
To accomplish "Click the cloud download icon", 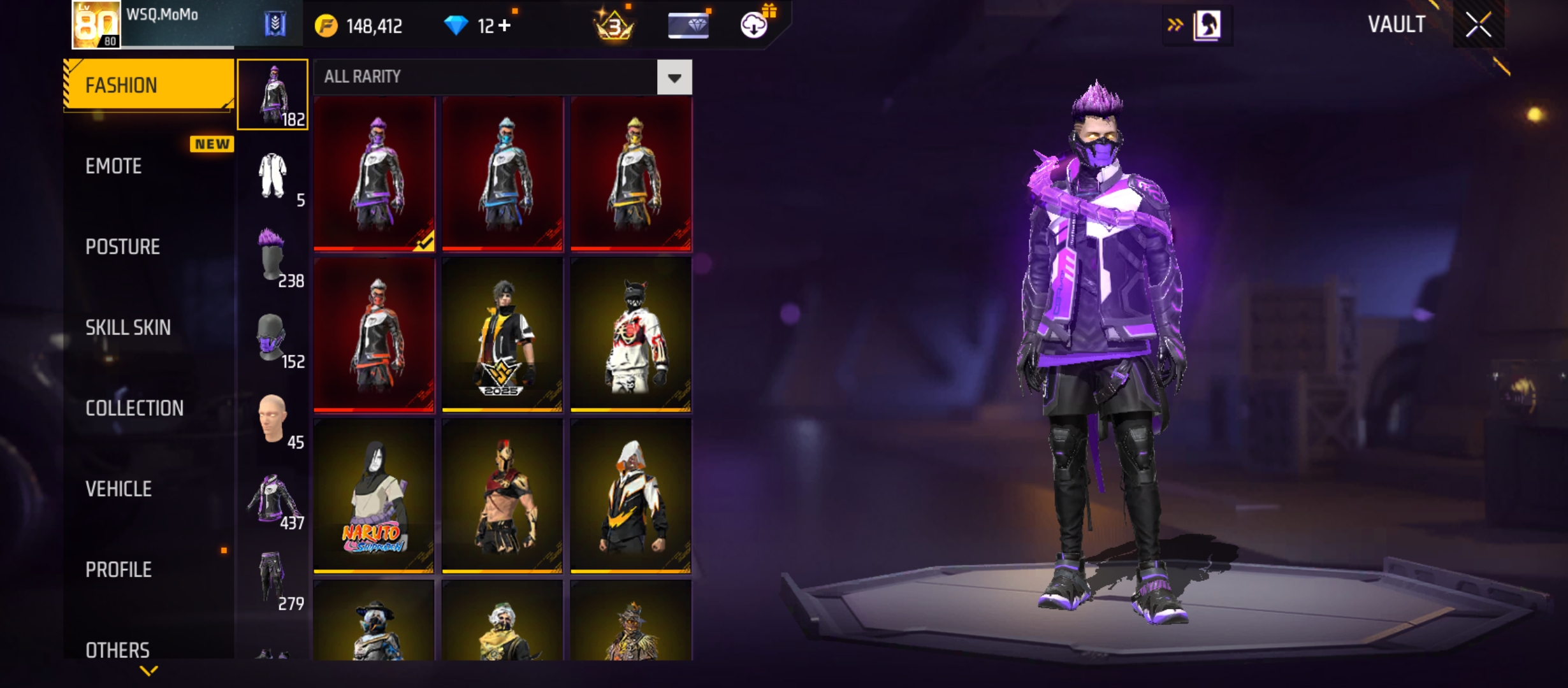I will click(x=754, y=25).
